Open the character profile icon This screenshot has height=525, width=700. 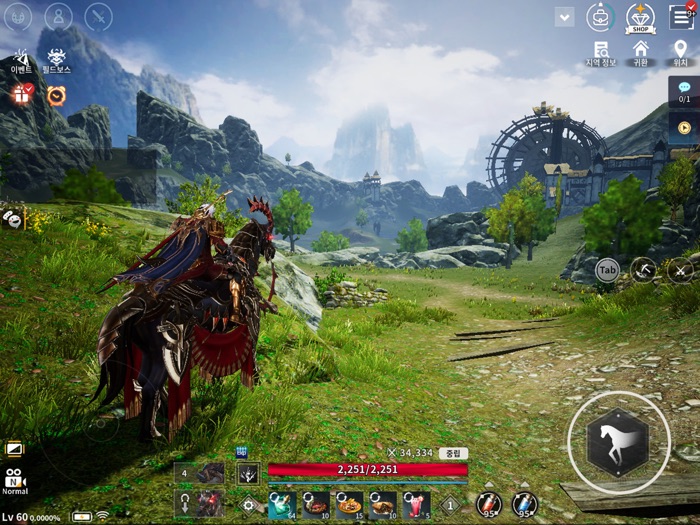pyautogui.click(x=58, y=17)
